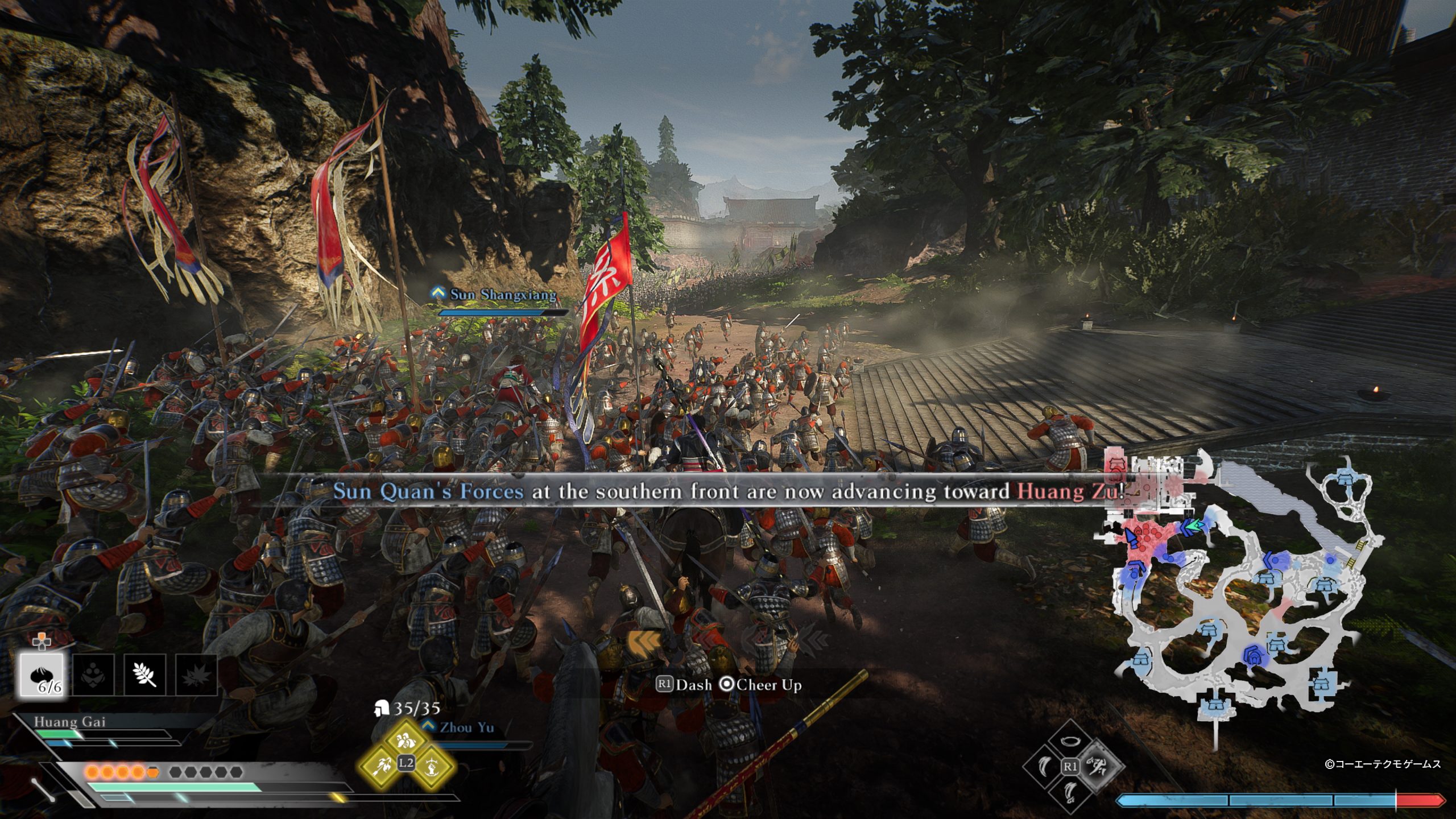Select the dimmed maple leaf item slot
The image size is (1456, 819).
196,675
